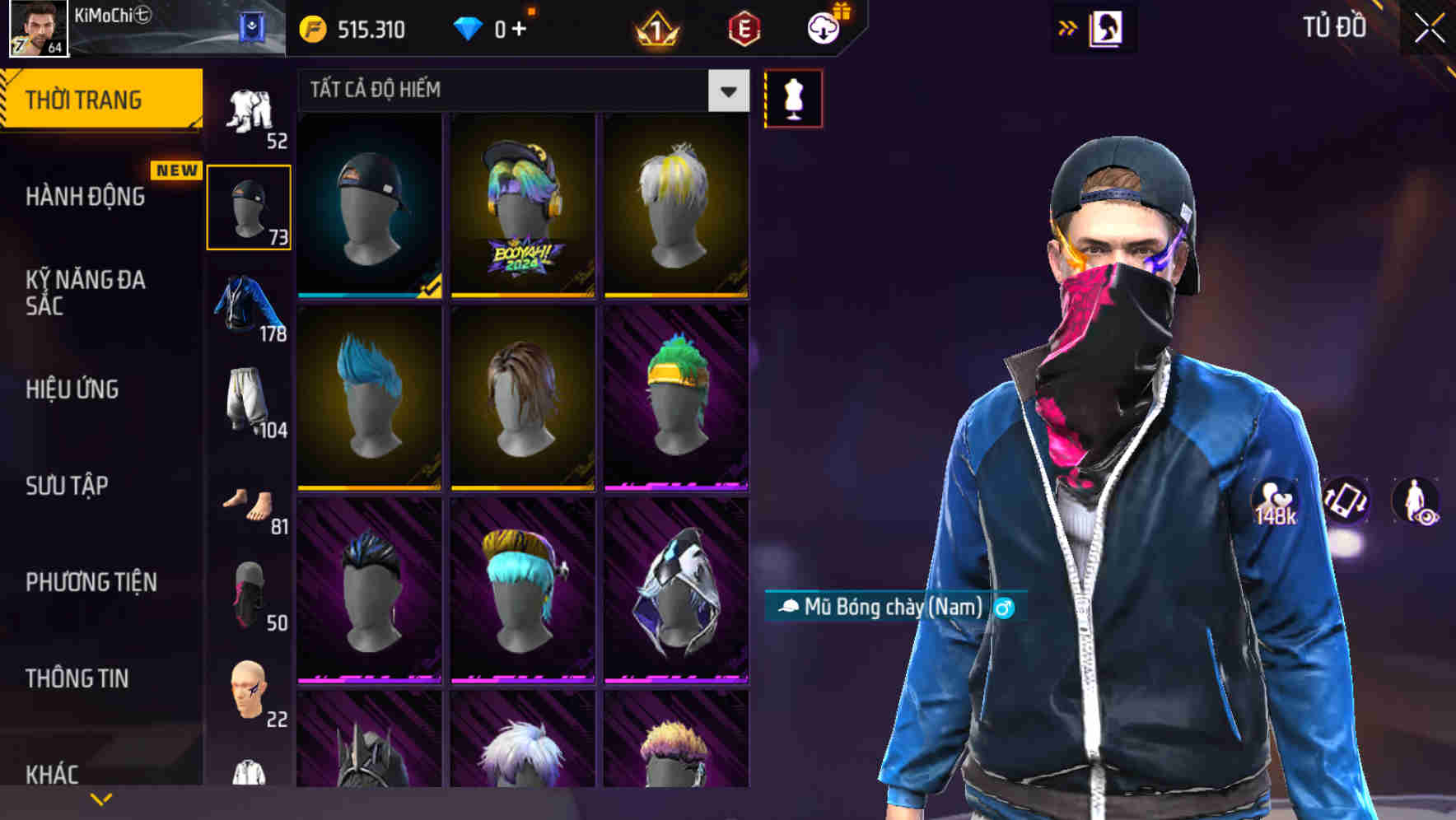Click the mannequin outfit preview icon
Screen dimensions: 1456x820
(793, 97)
